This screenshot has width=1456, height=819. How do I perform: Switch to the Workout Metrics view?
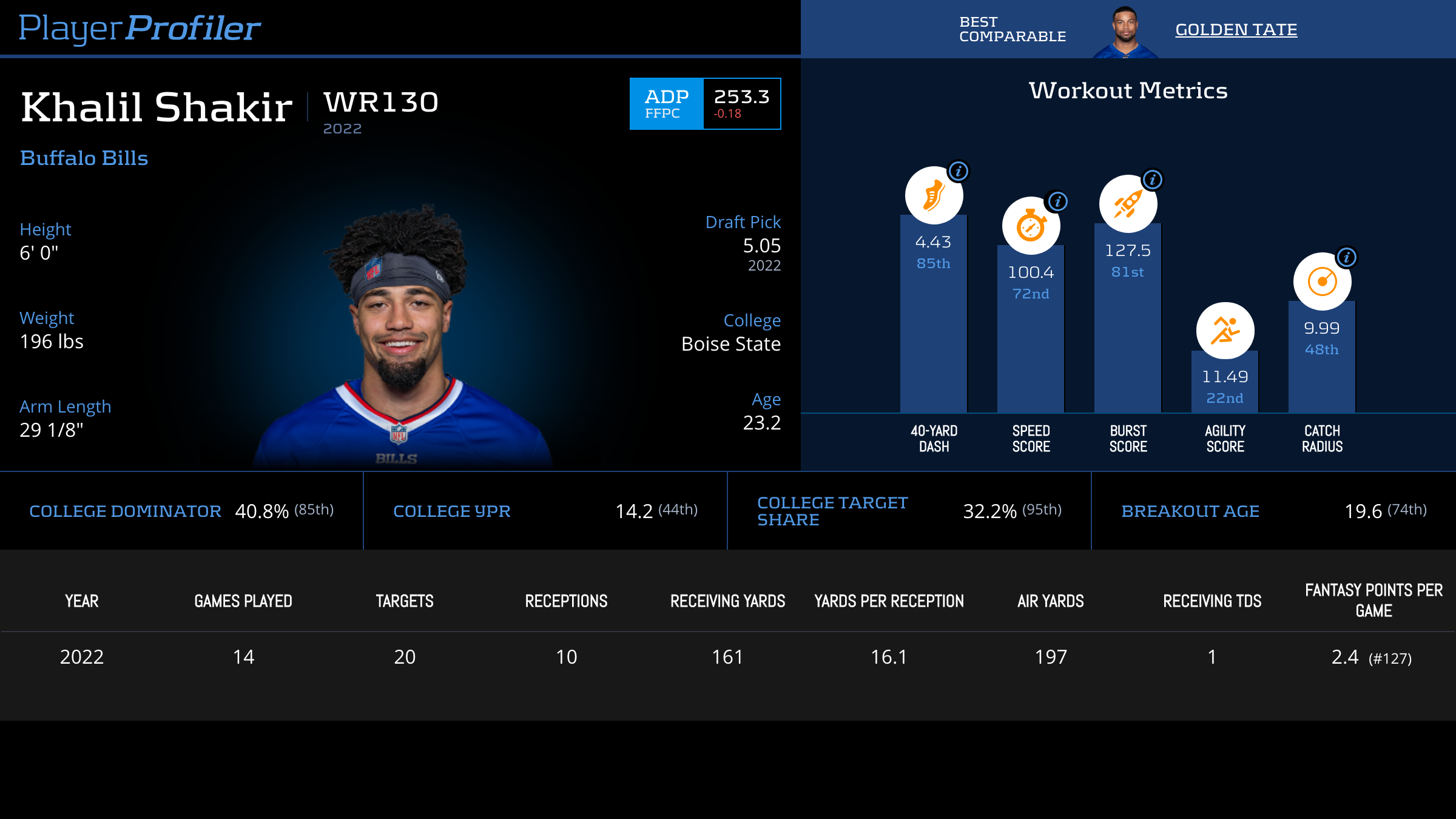[1127, 91]
